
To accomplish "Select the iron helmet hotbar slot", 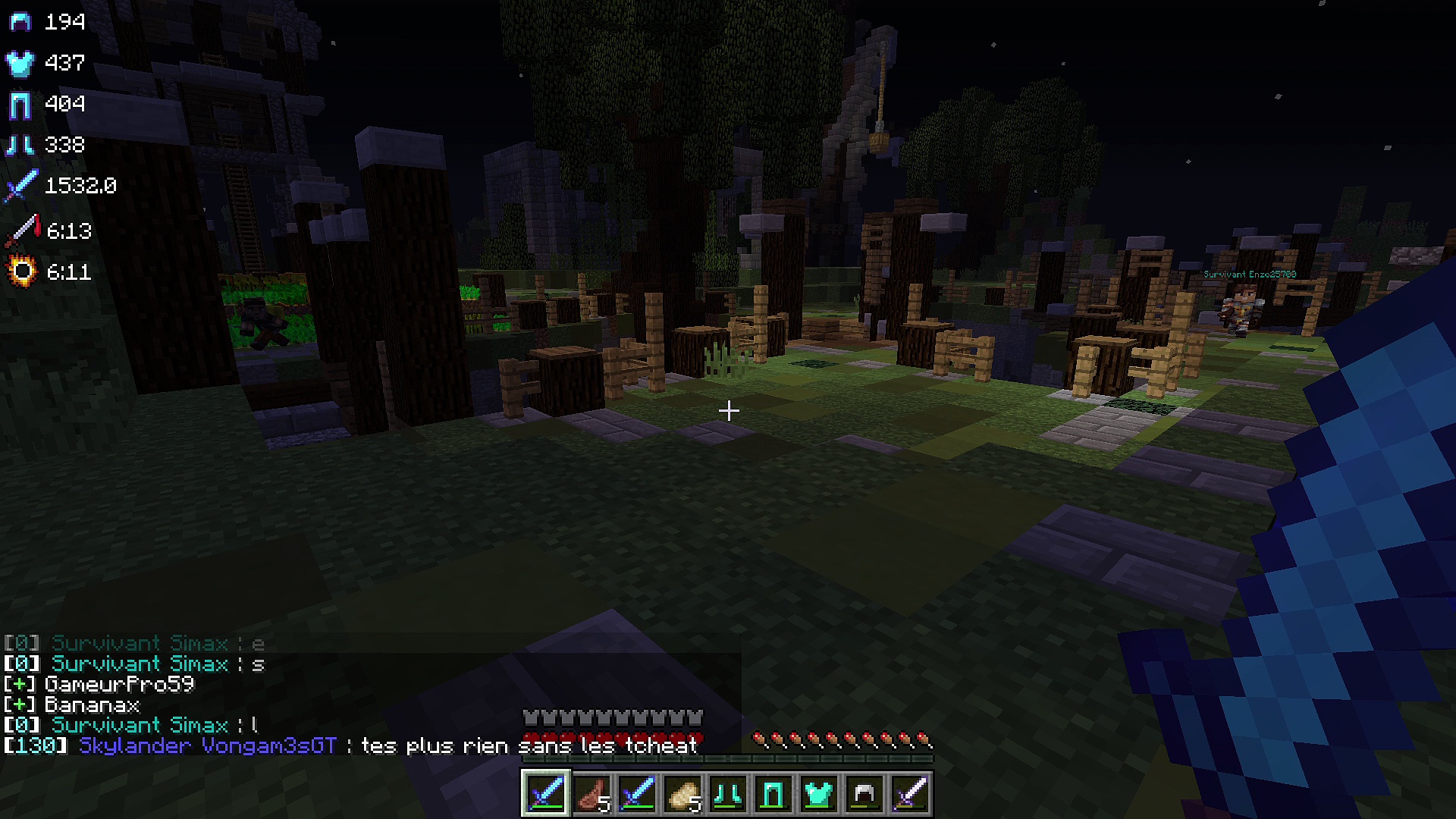I will [x=864, y=794].
